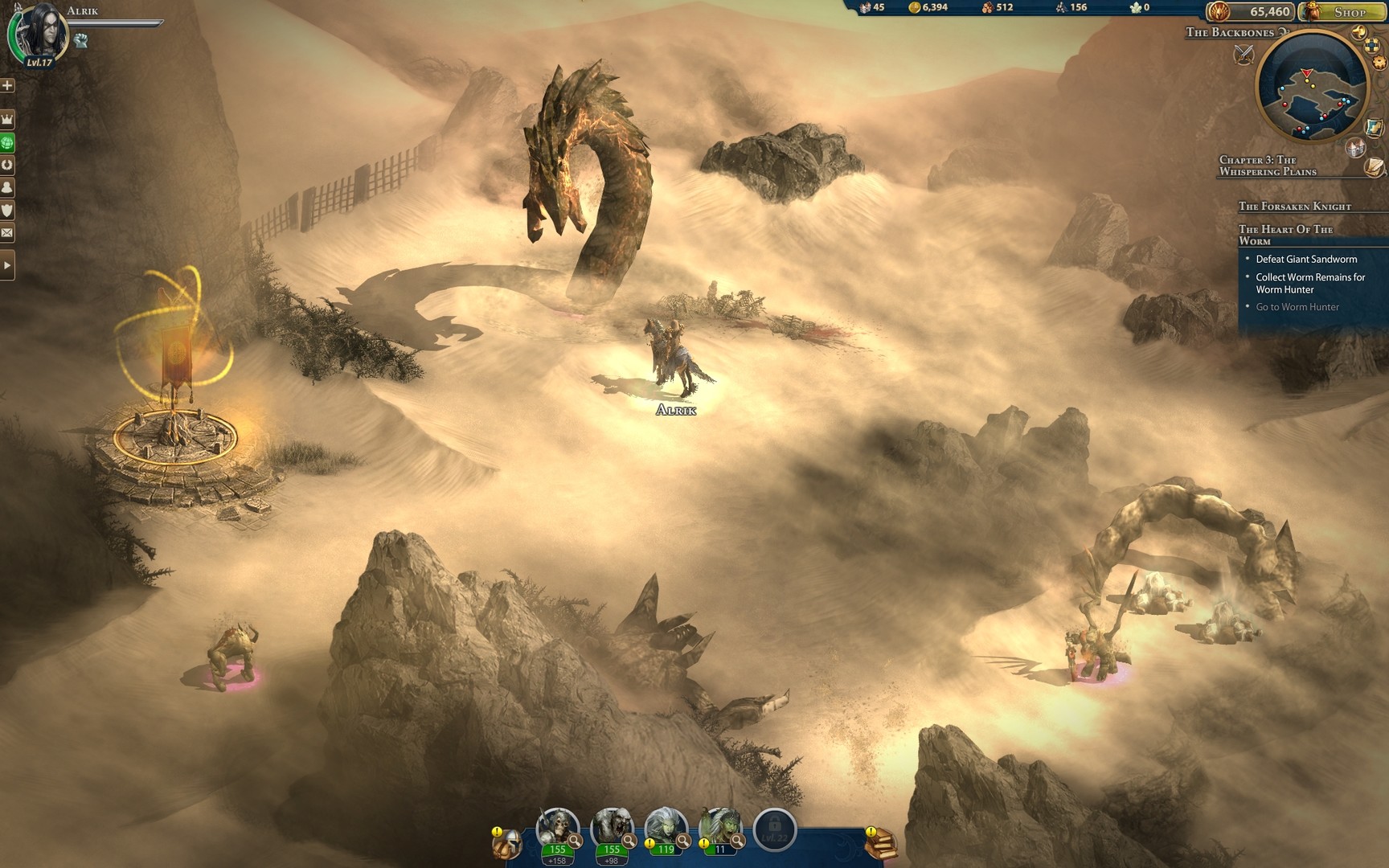The width and height of the screenshot is (1389, 868).
Task: Click the castle icon below the minimap
Action: (1355, 148)
